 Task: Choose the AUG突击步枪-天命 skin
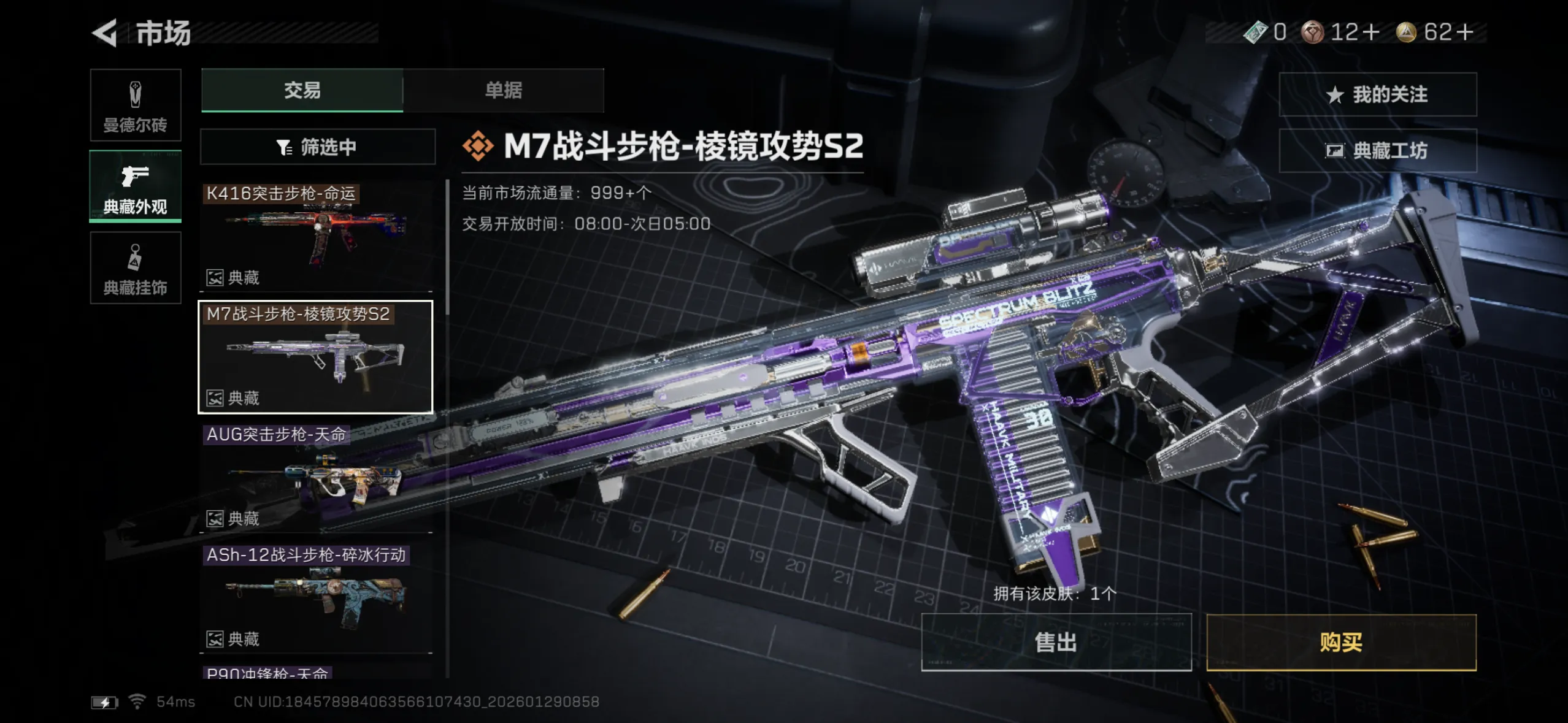coord(316,477)
